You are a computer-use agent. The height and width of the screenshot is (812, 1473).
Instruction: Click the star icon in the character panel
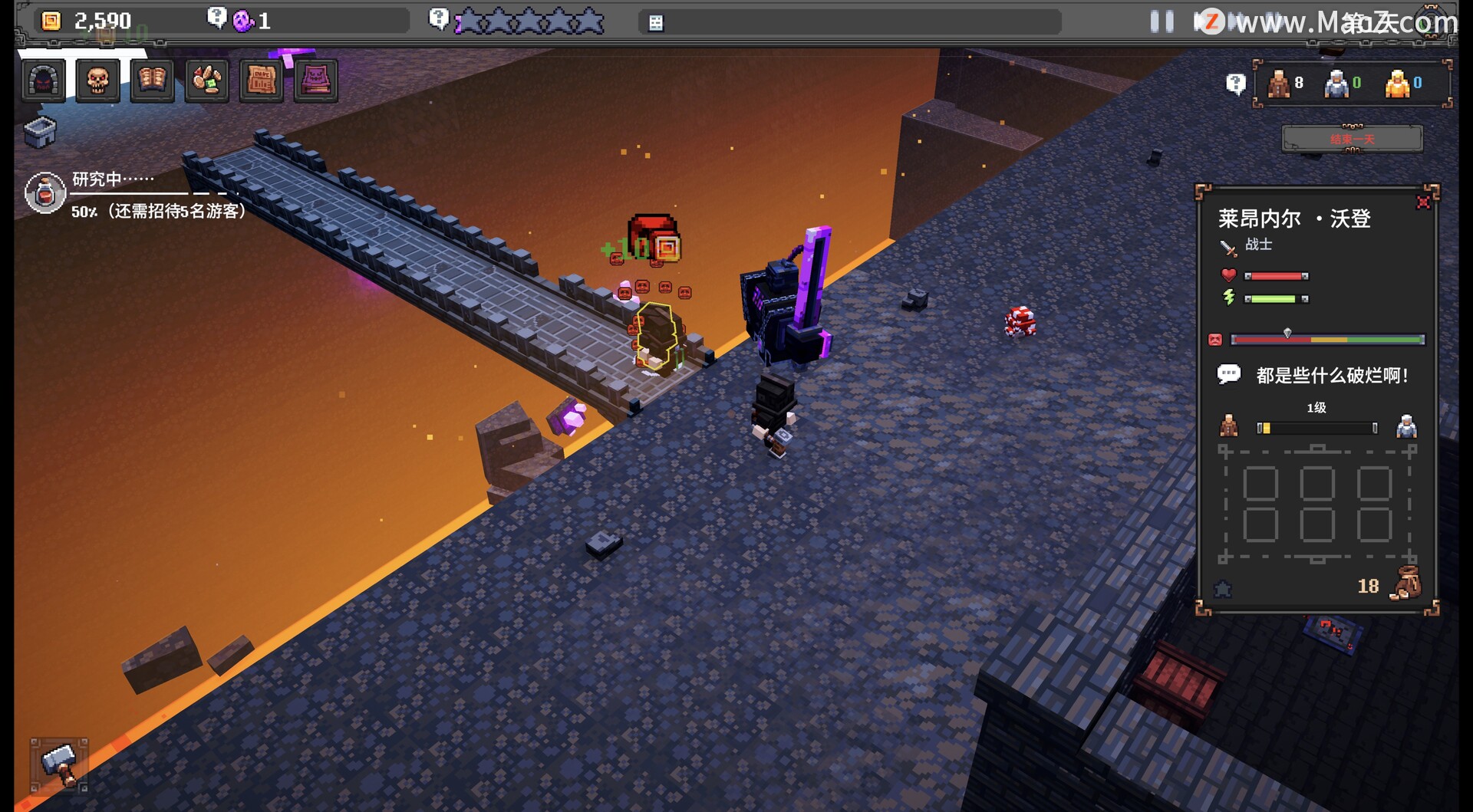(x=1223, y=589)
